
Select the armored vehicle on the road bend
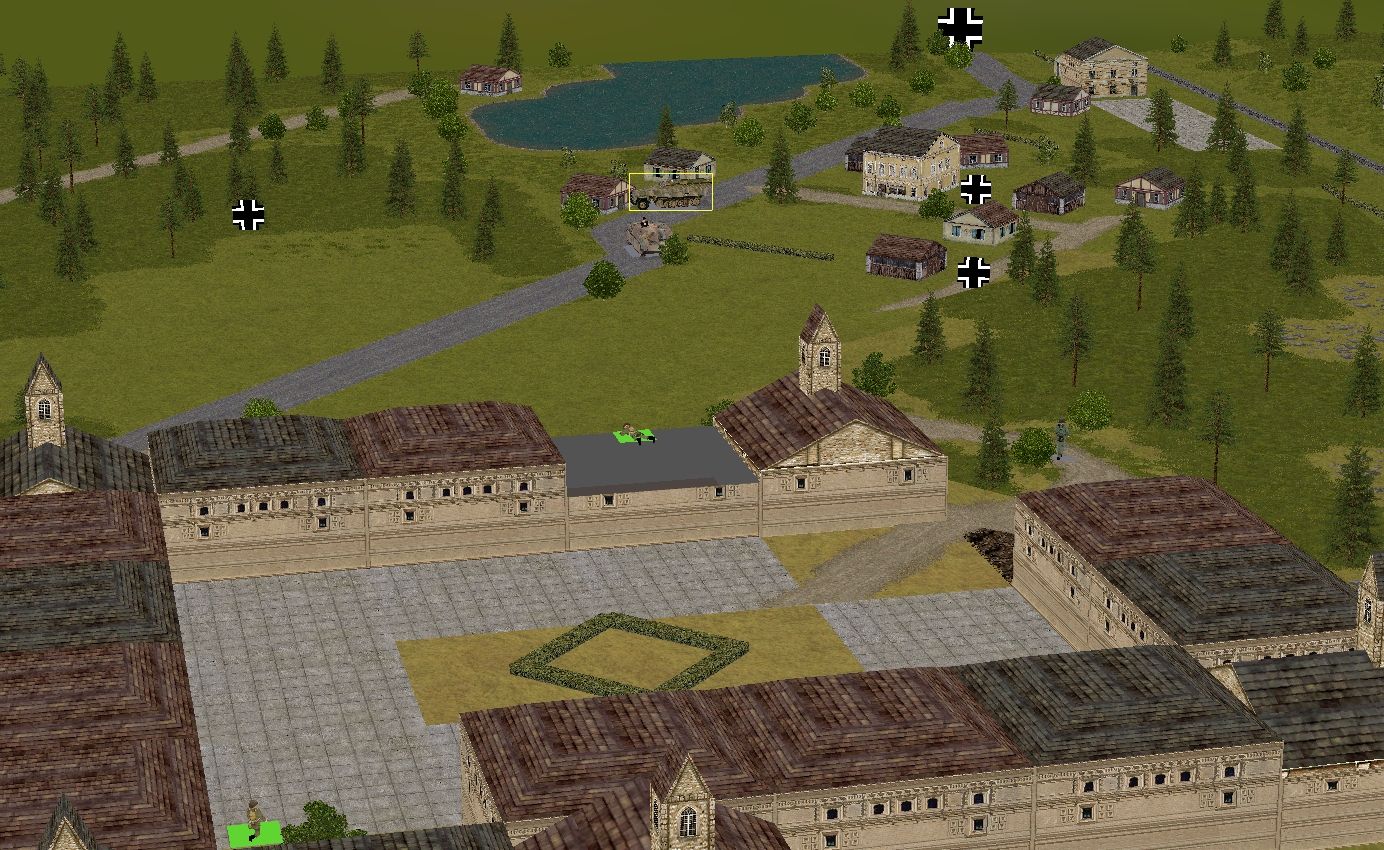pyautogui.click(x=646, y=236)
